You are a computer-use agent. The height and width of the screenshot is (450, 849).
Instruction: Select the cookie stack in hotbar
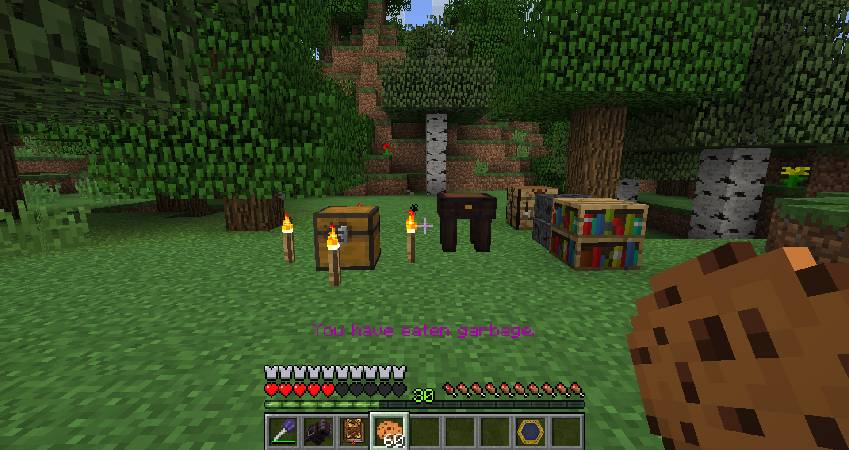coord(389,431)
